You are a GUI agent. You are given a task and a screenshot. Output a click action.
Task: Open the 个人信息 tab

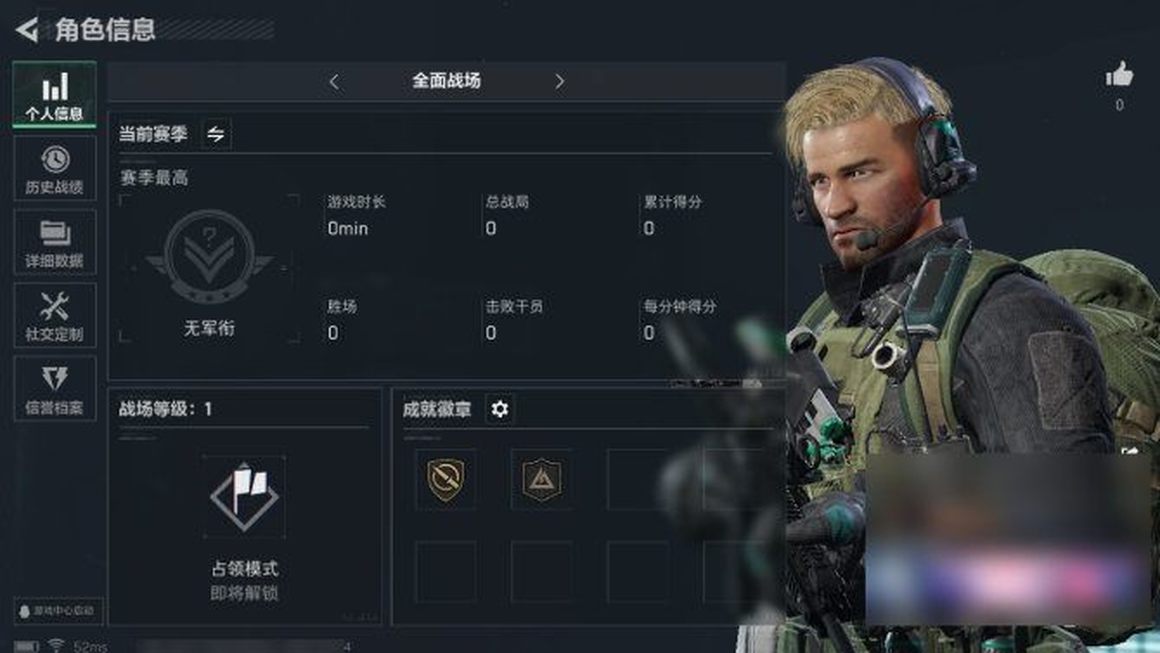[55, 95]
